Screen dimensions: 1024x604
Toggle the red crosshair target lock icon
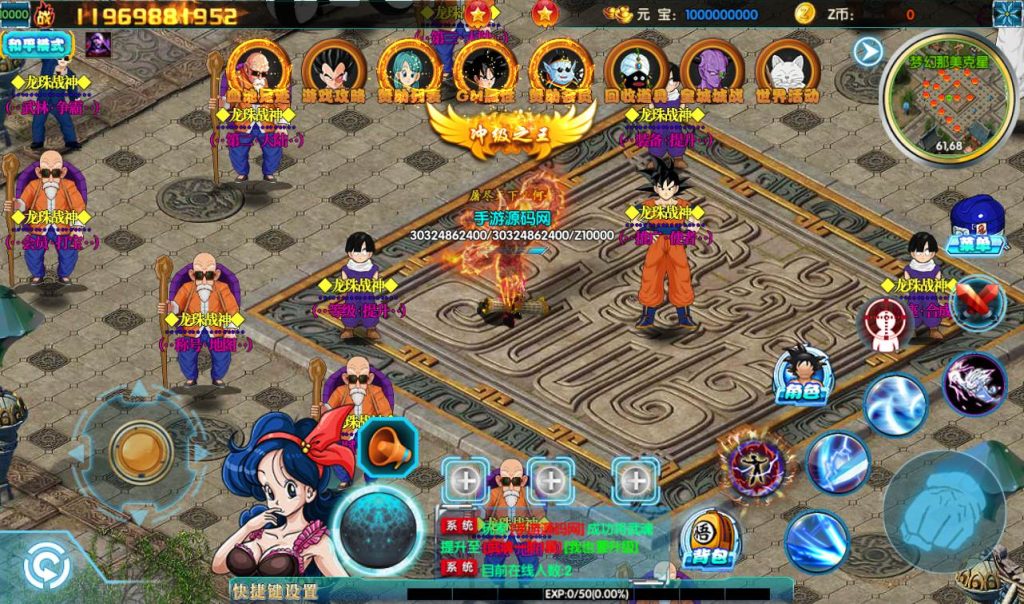[x=886, y=326]
